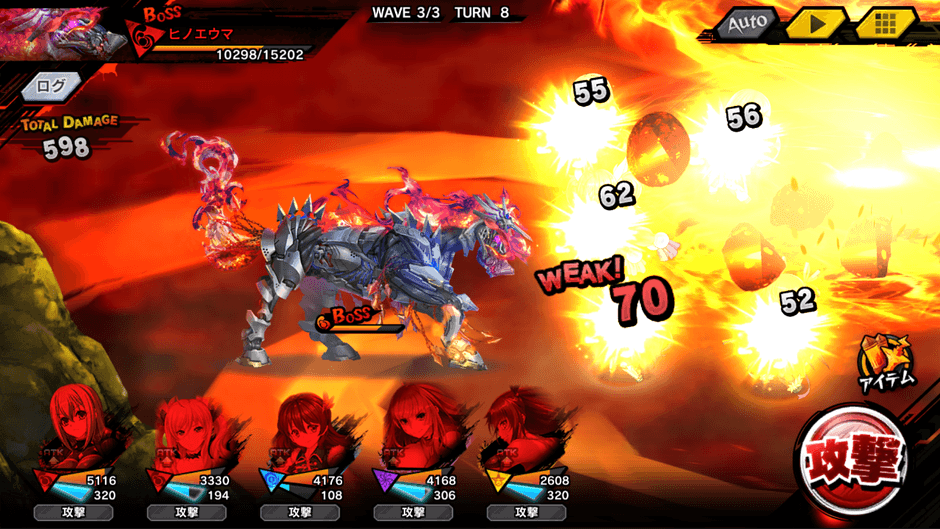940x529 pixels.
Task: Click the 攻撃 label under the 5116 HP character
Action: [x=73, y=512]
